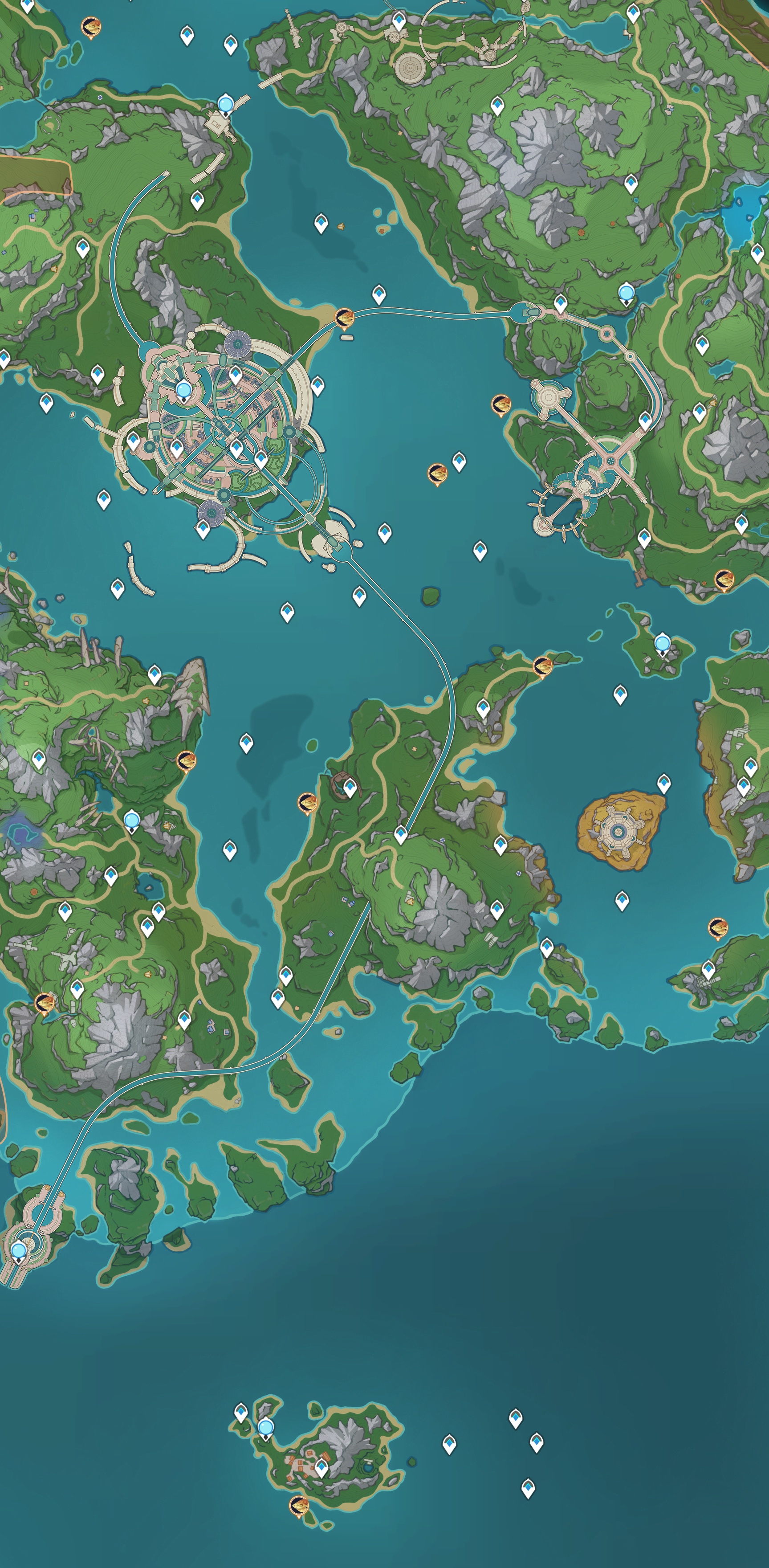Select the fishing spot marker on the peninsula's cape tip
Image resolution: width=769 pixels, height=1568 pixels.
point(542,666)
